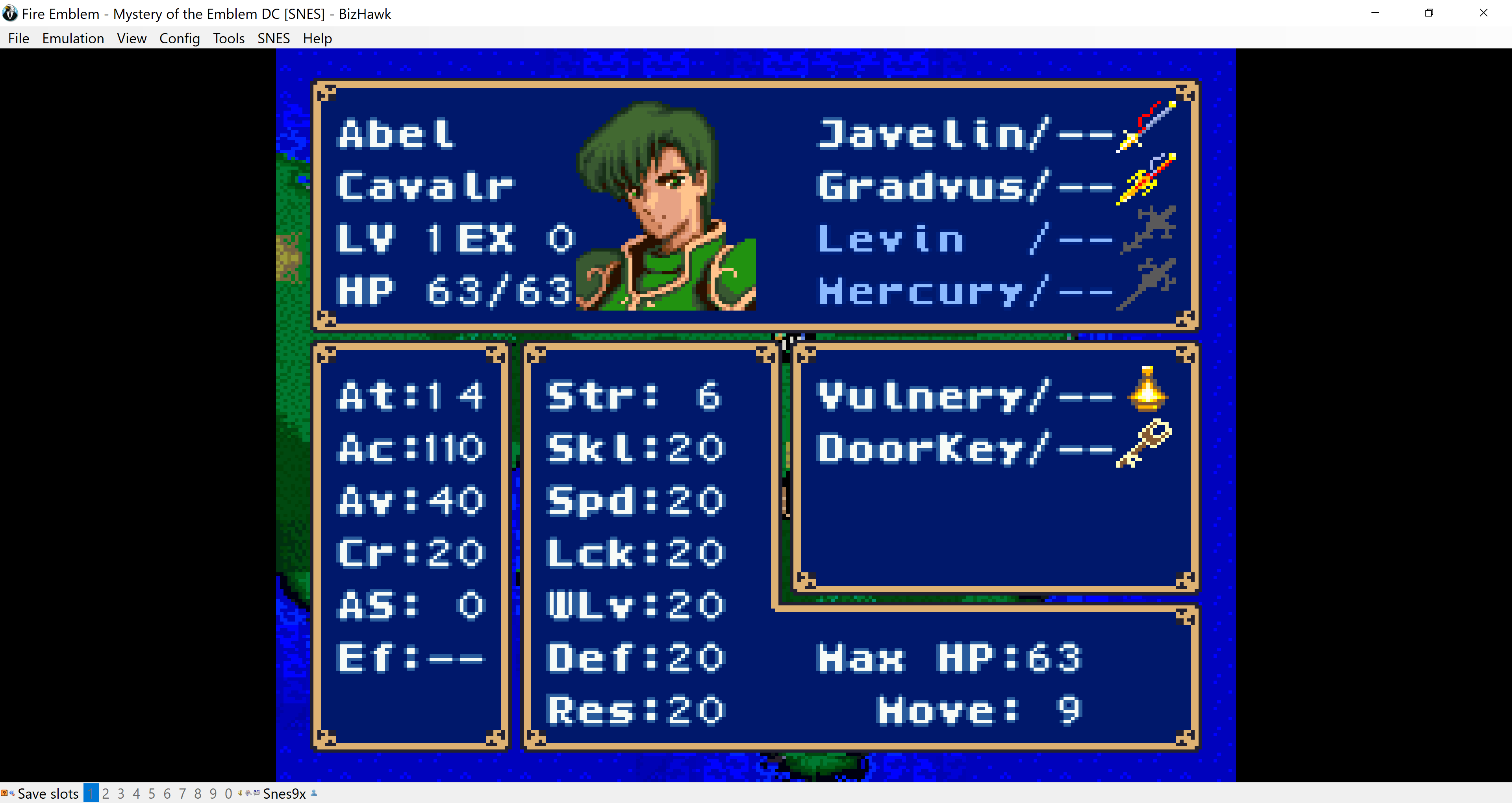Switch to save slot 2

pyautogui.click(x=106, y=794)
